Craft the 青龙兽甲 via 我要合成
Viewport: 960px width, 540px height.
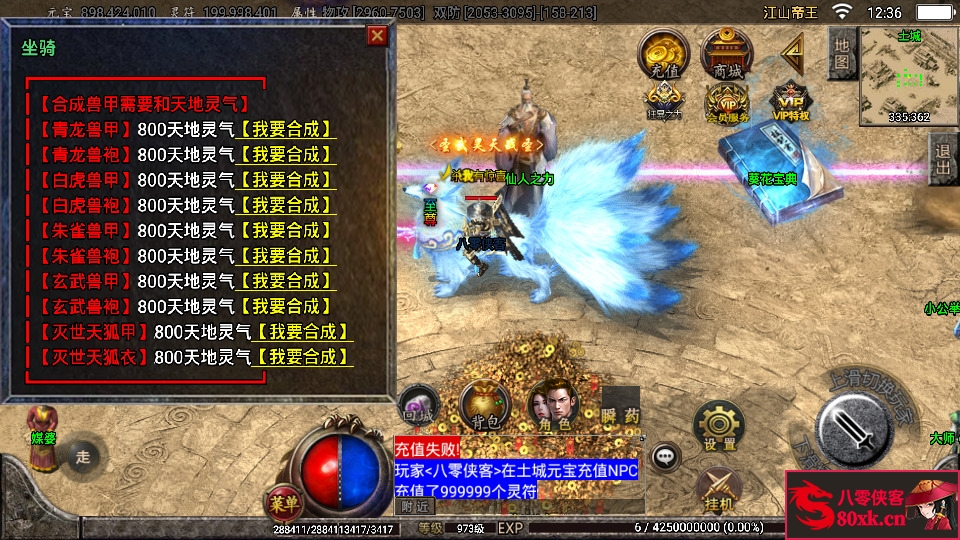click(x=285, y=130)
